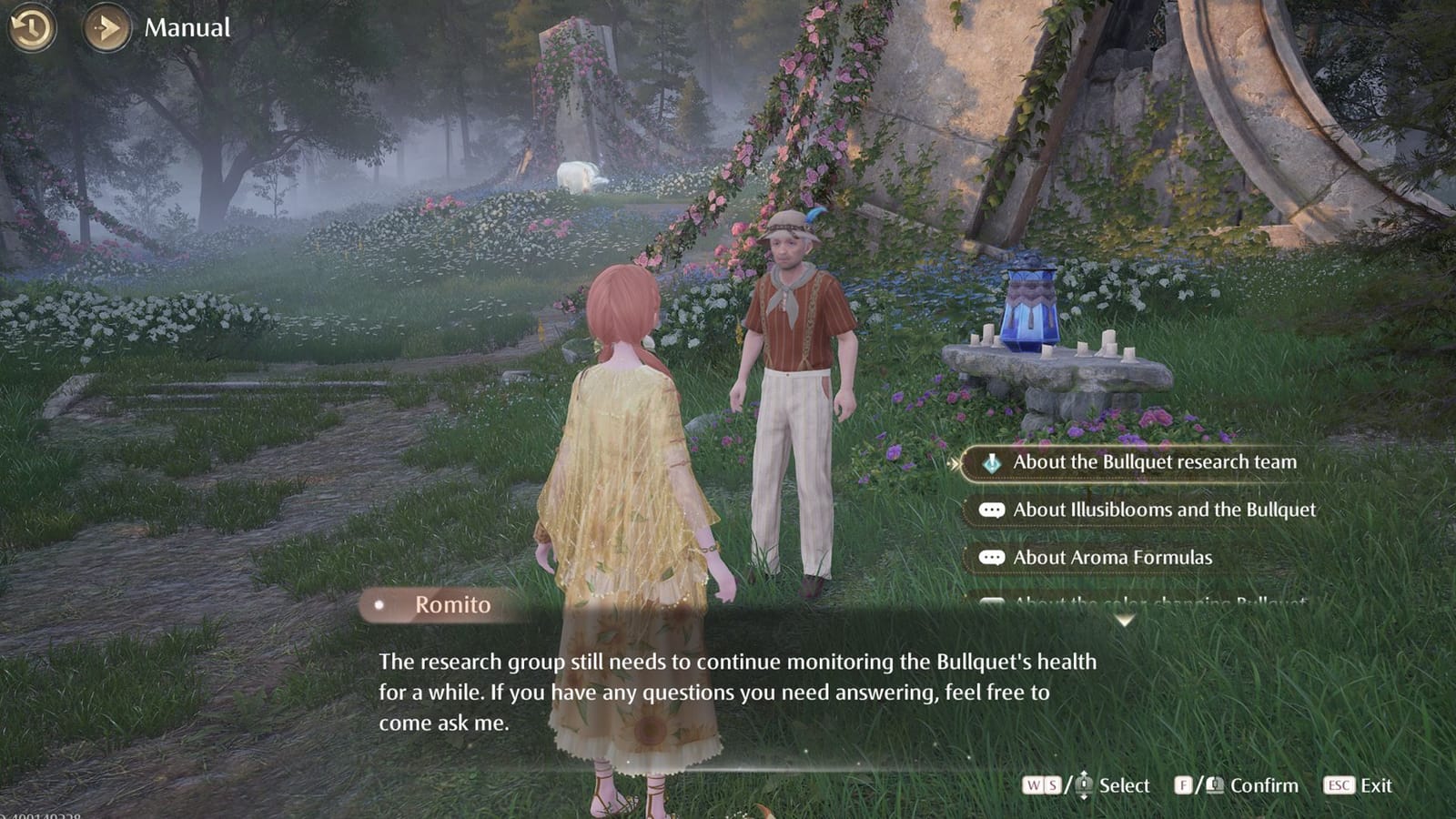The width and height of the screenshot is (1456, 819).
Task: Toggle the S key prompt near Select
Action: pos(1052,784)
